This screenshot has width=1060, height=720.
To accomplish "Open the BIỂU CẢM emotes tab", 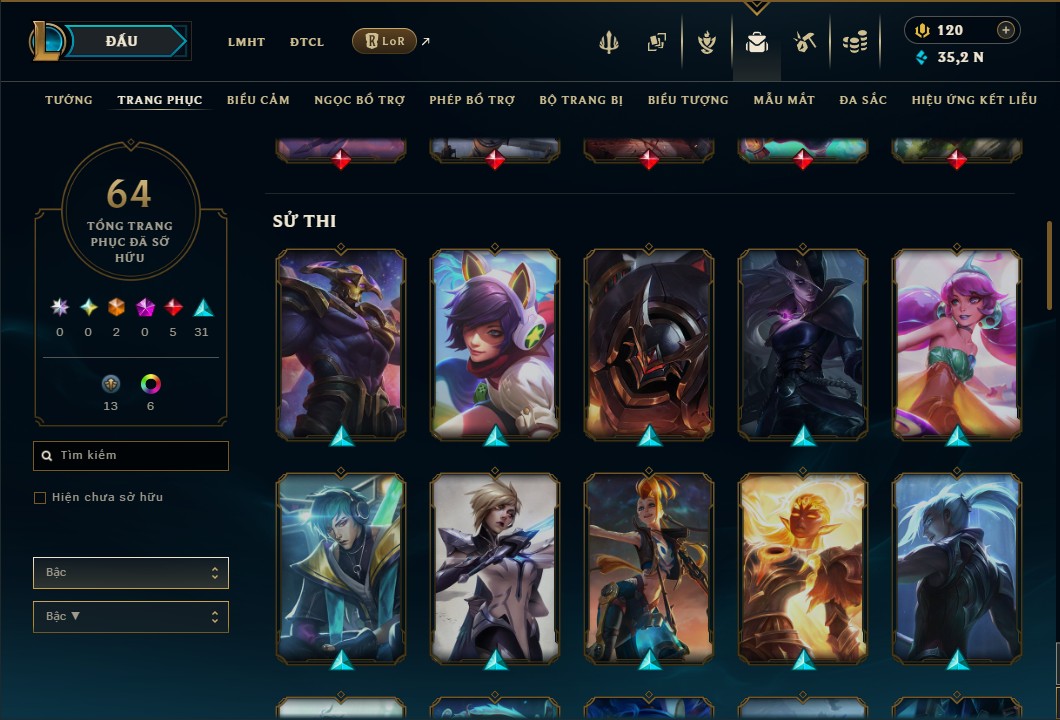I will (x=258, y=100).
